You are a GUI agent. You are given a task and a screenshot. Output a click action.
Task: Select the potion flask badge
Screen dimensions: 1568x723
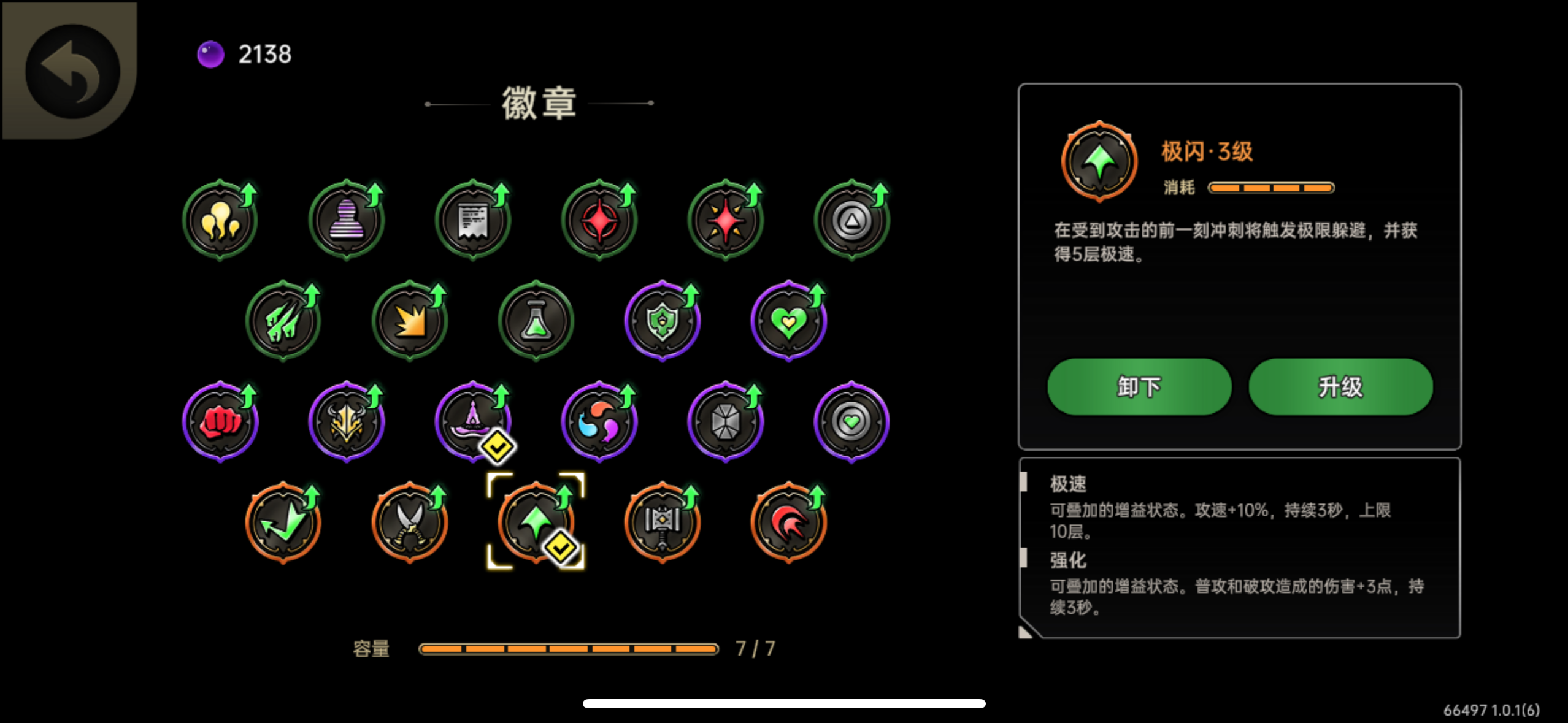tap(536, 320)
